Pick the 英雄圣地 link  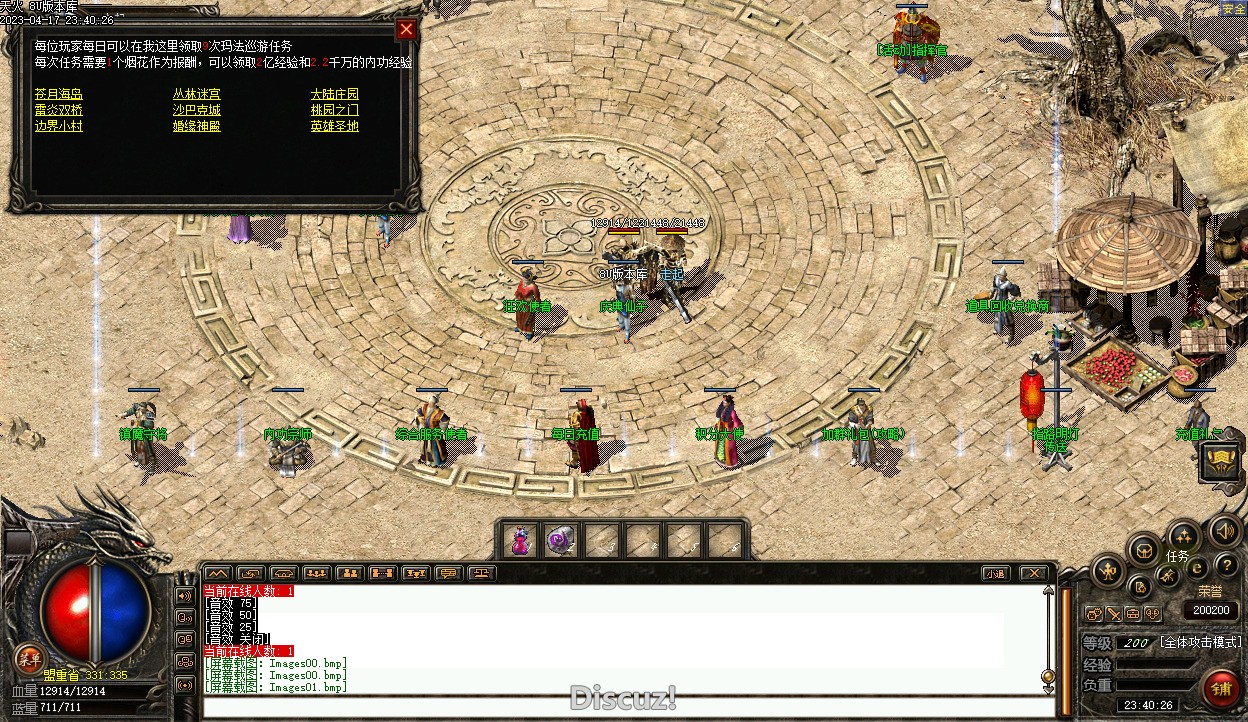tap(334, 126)
